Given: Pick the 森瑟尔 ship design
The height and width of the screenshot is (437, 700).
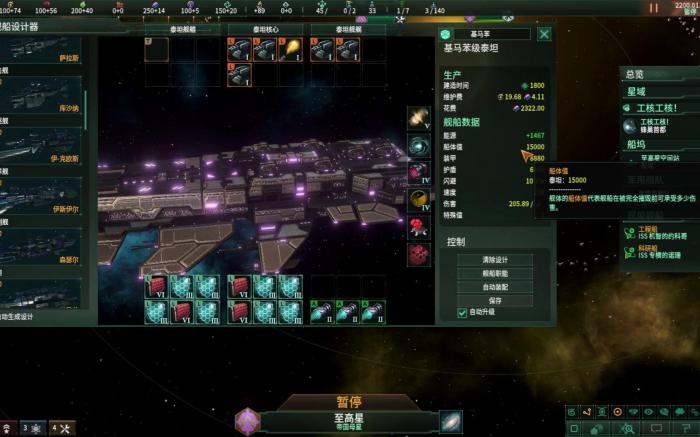Looking at the screenshot, I should [x=45, y=250].
